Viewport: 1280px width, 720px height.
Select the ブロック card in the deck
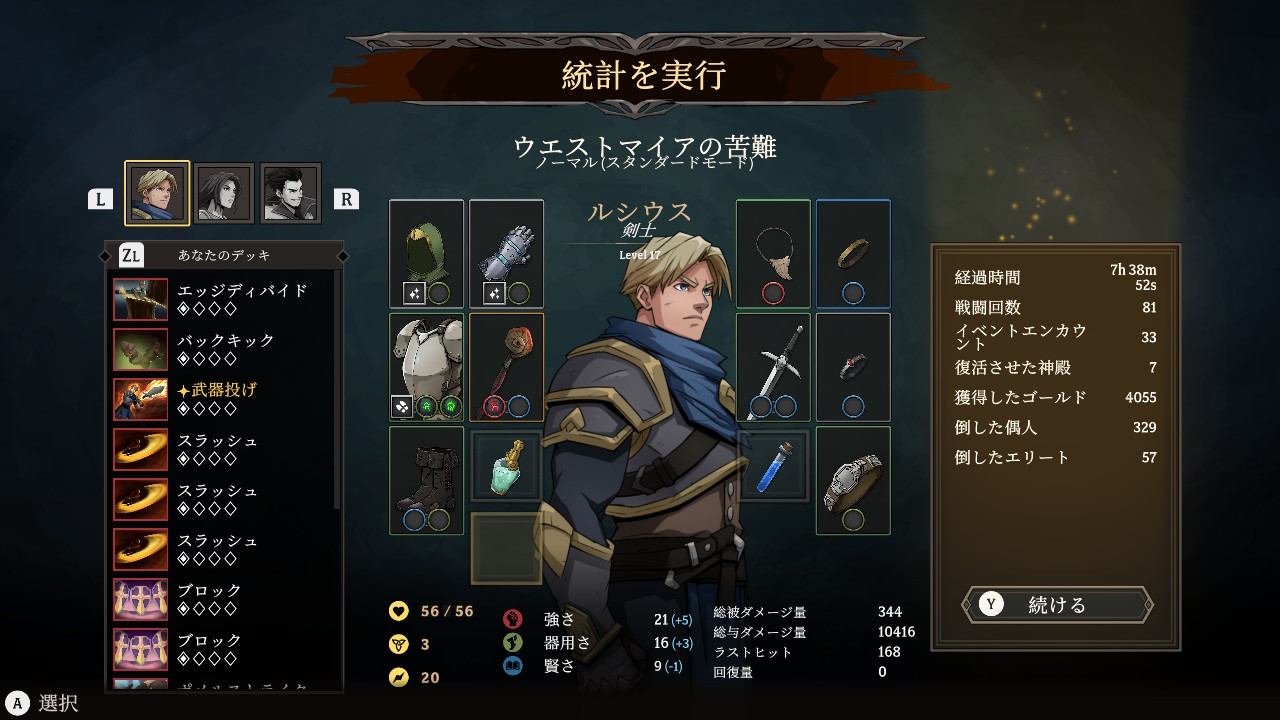[x=224, y=599]
